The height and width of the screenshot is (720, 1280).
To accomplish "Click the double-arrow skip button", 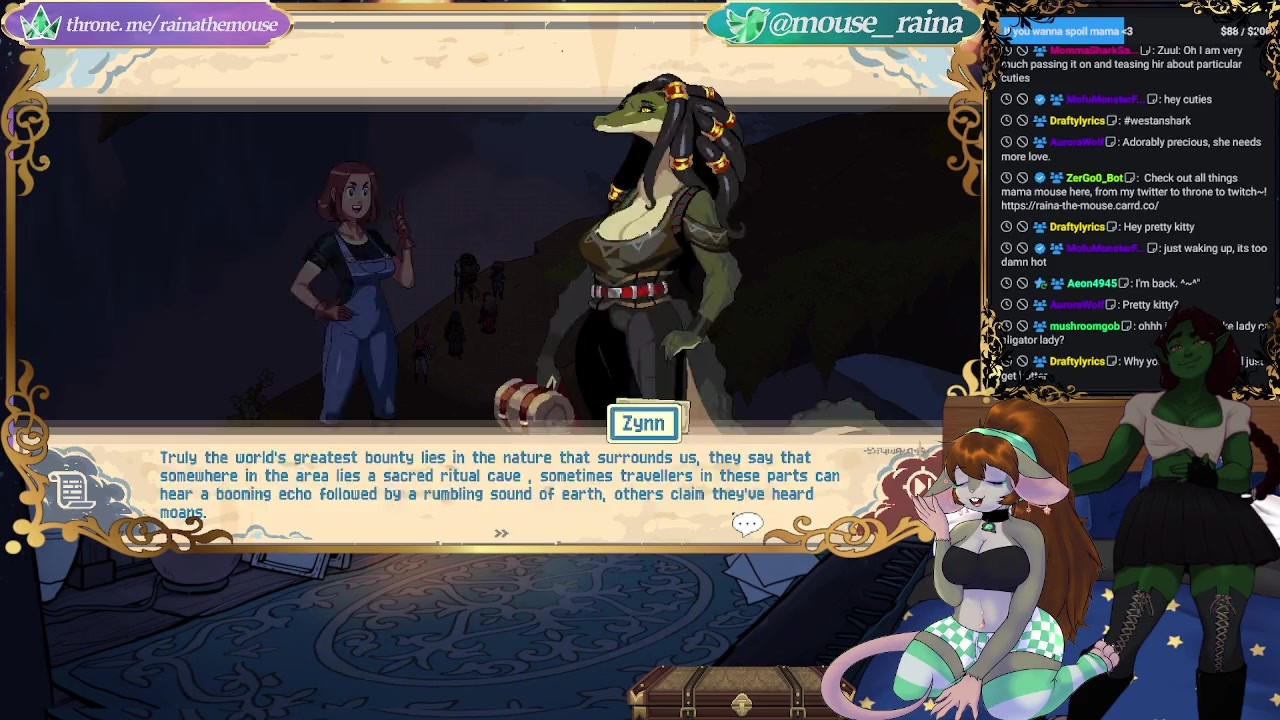I will point(501,534).
